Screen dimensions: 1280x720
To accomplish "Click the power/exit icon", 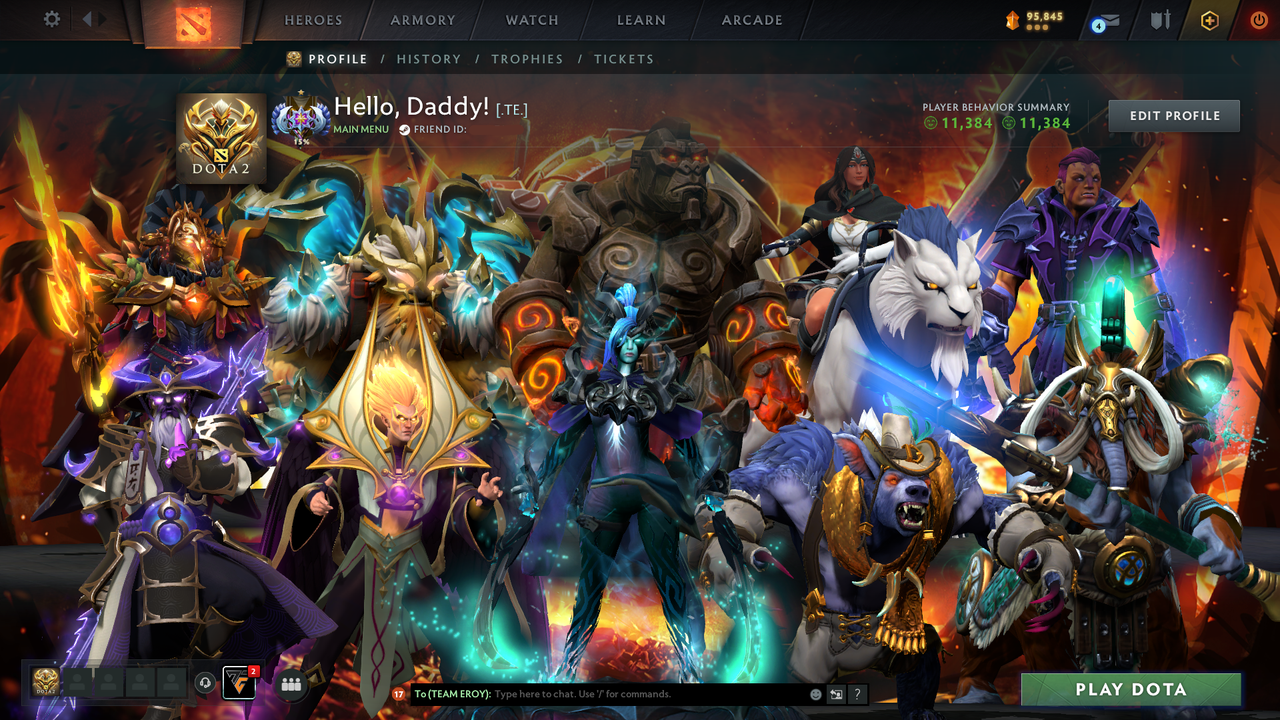I will pos(1259,19).
